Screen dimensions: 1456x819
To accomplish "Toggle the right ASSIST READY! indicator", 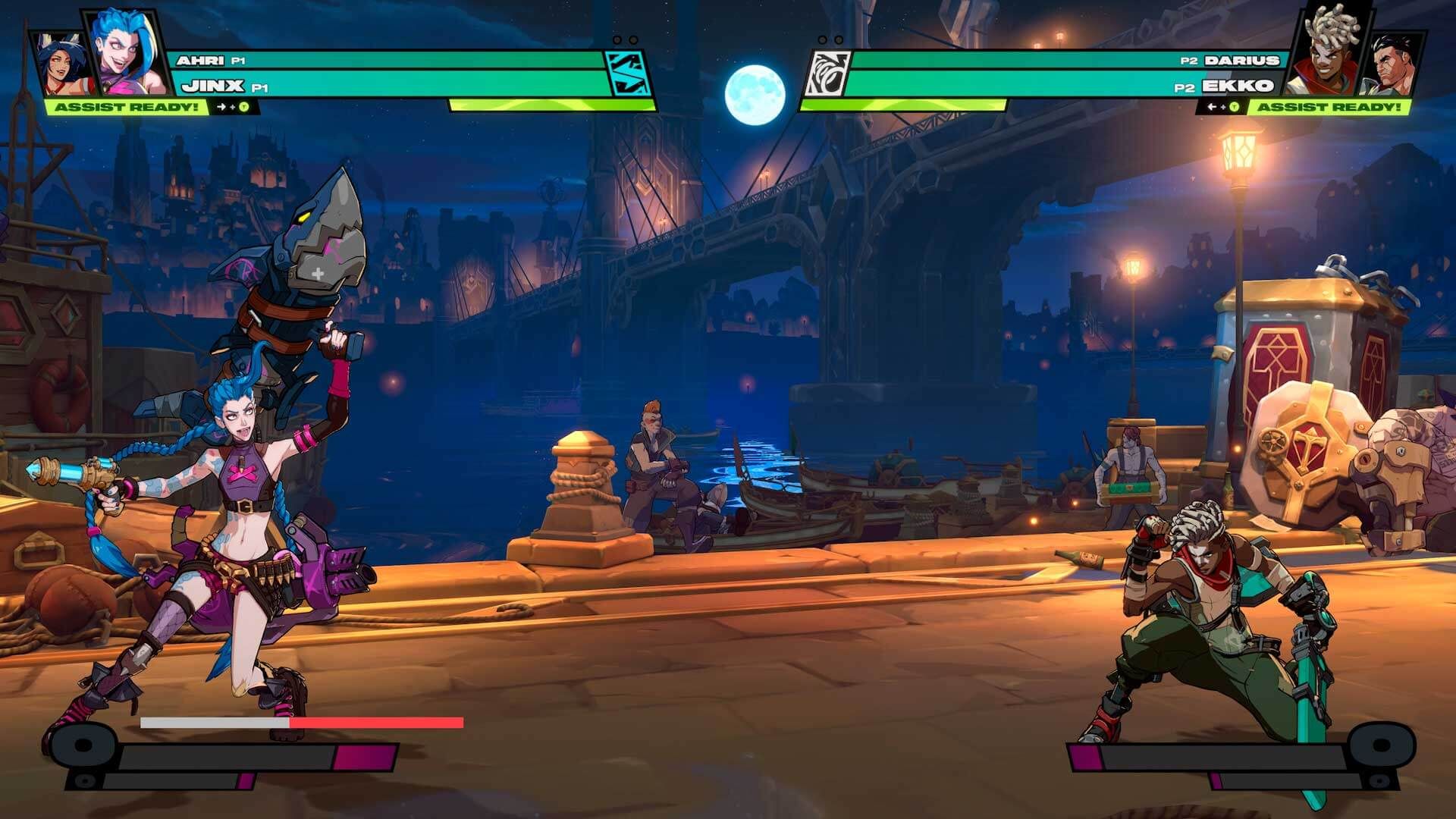I will 1331,107.
